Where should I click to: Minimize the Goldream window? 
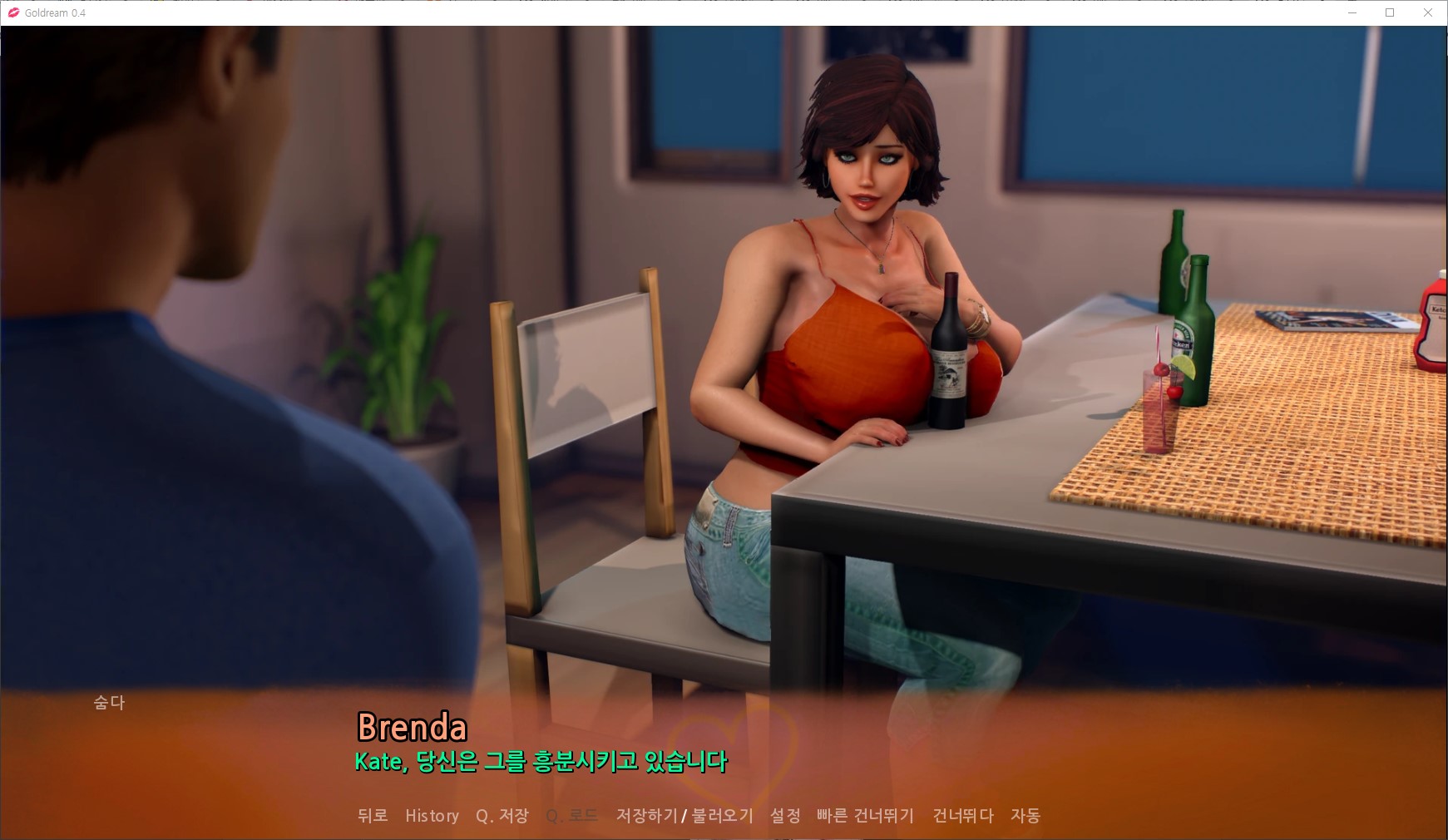coord(1352,12)
